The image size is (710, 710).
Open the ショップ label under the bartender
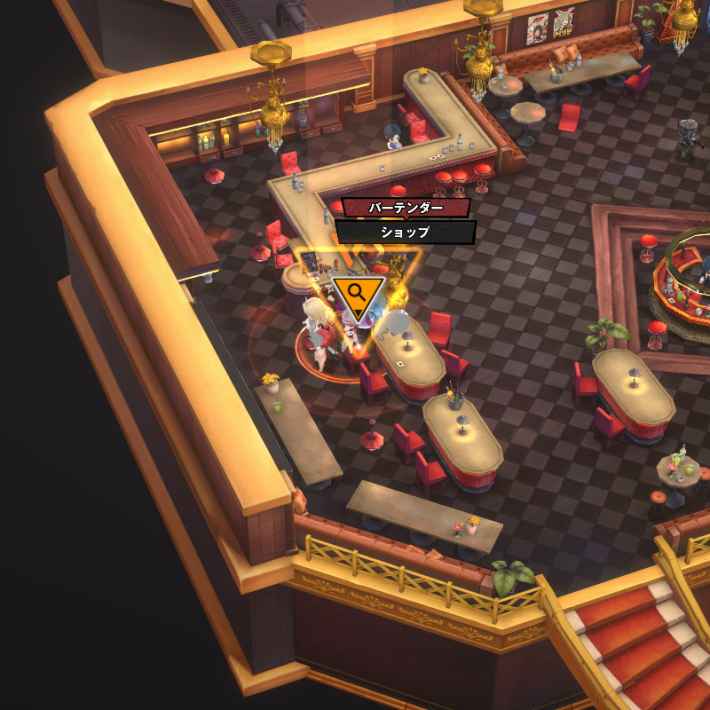(x=405, y=232)
